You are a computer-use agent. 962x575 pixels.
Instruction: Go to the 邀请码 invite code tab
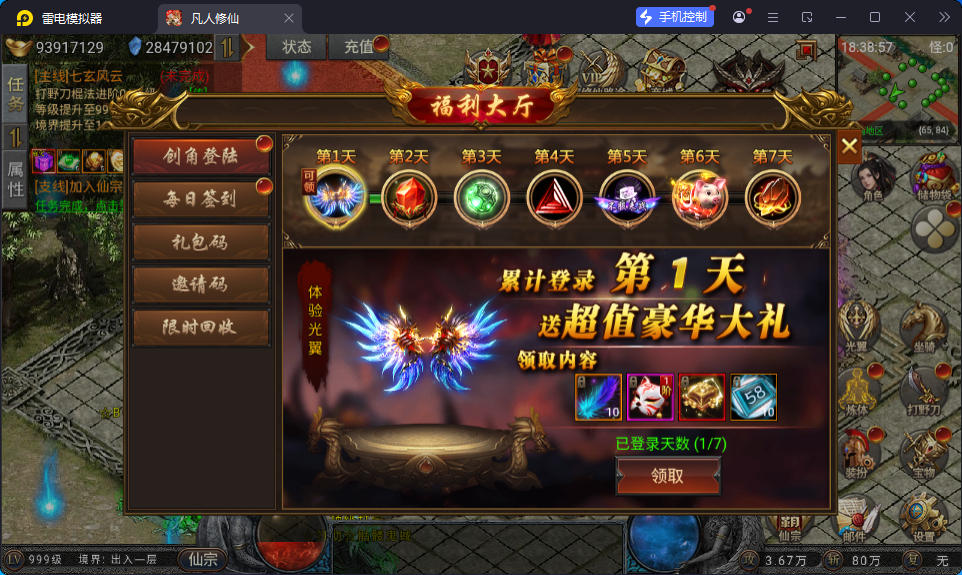point(201,284)
